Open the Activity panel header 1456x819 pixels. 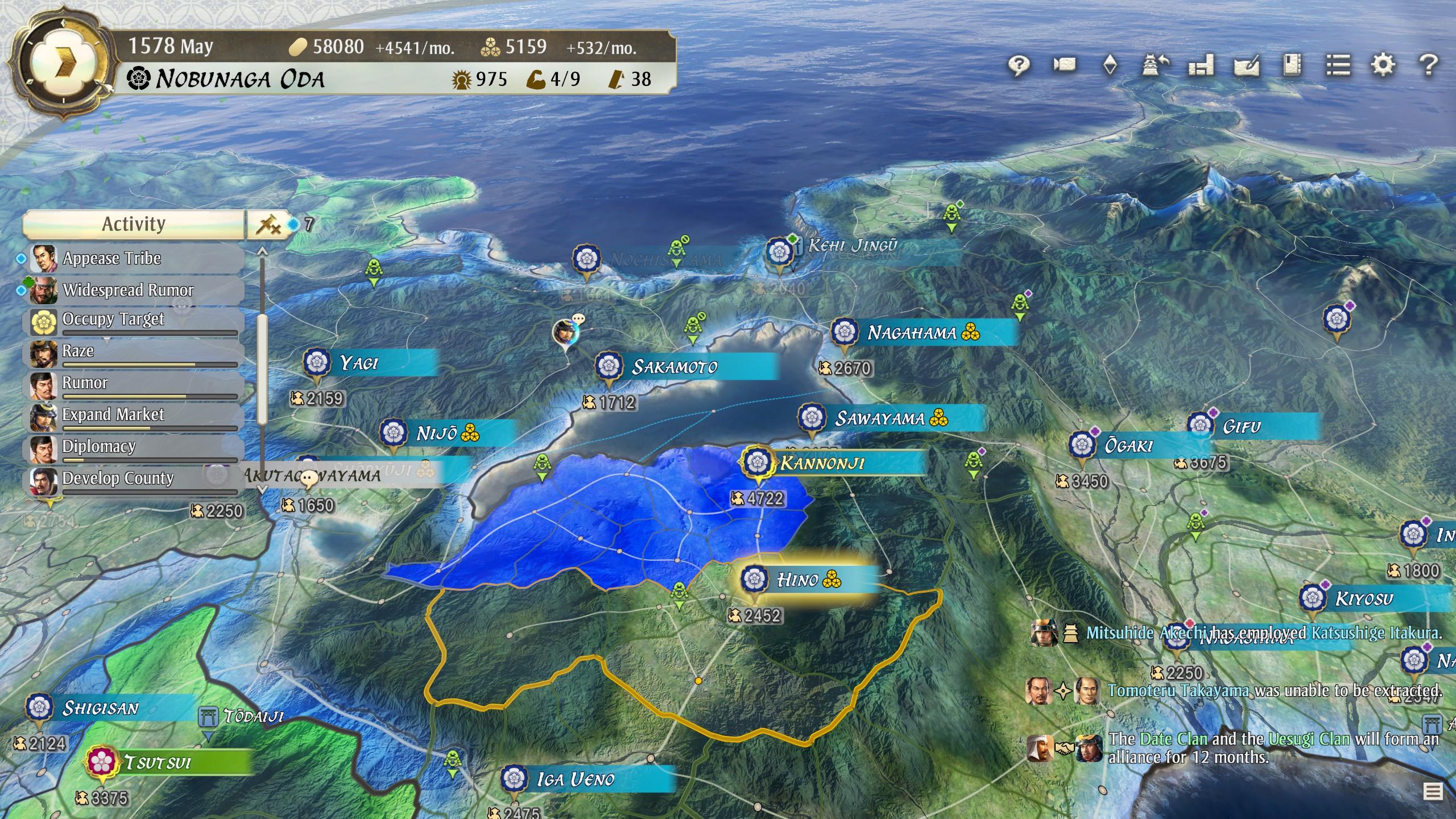[134, 224]
